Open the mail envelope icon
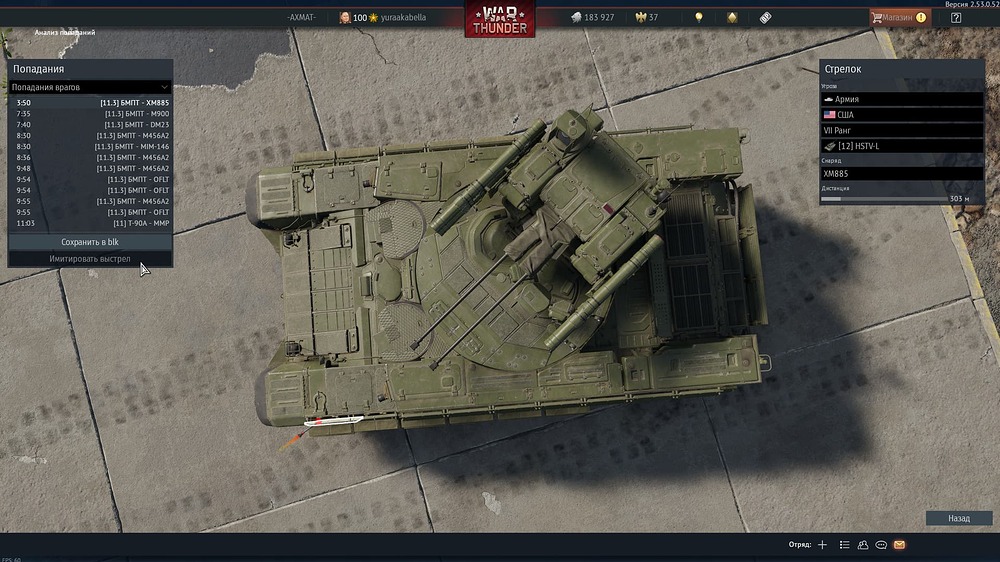The width and height of the screenshot is (1000, 562). [899, 545]
